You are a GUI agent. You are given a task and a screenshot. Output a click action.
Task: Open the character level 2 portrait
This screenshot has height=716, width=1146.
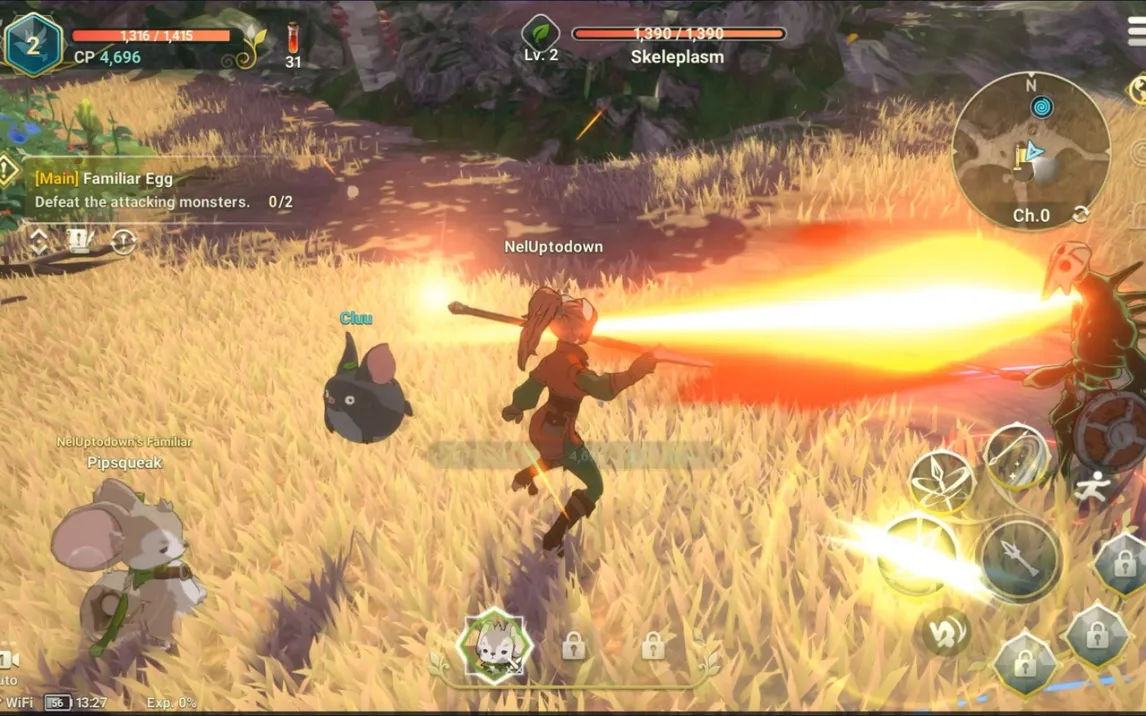click(x=33, y=44)
